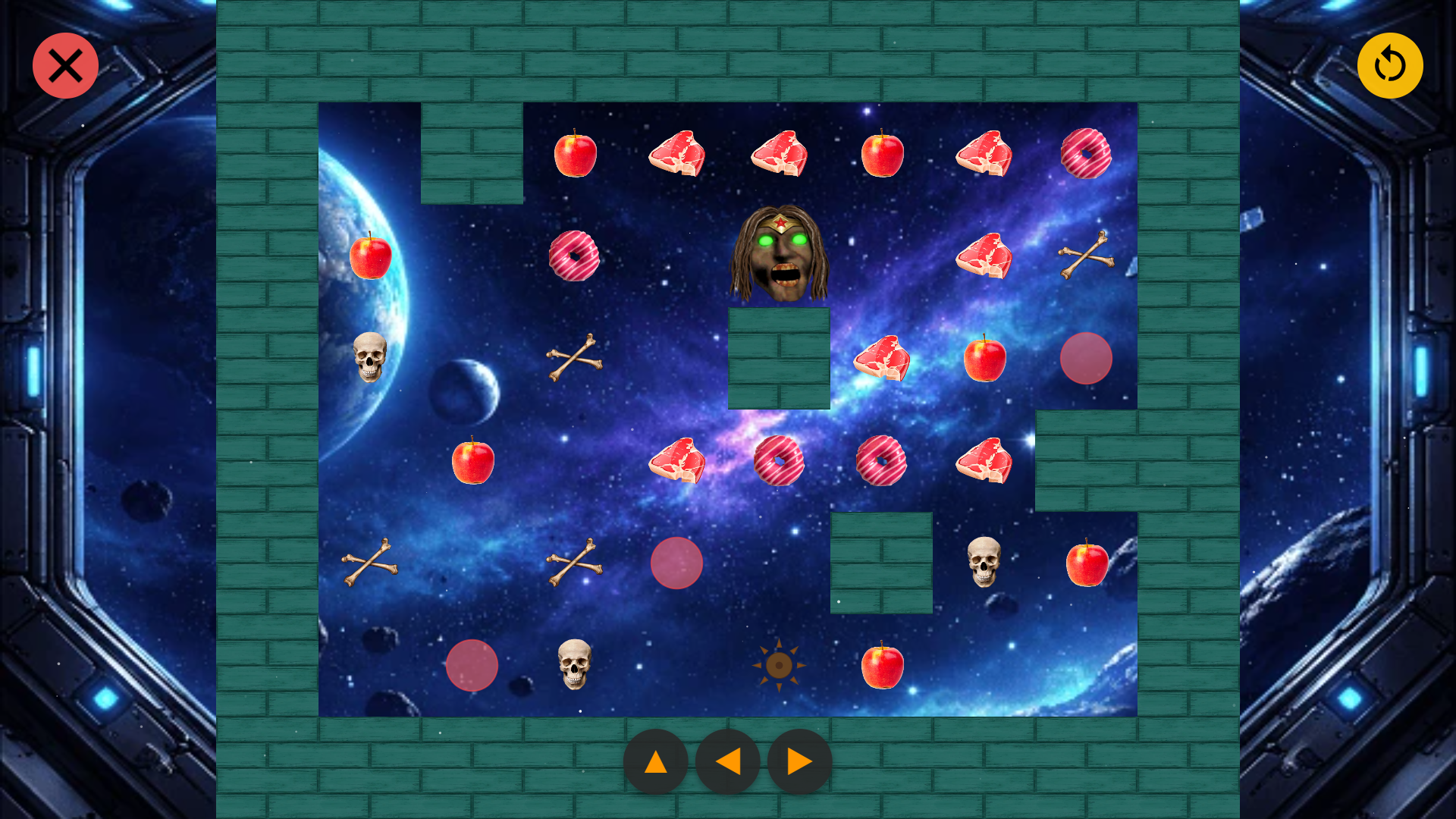Click the faded pink circle at the bottom-left
1456x819 pixels.
472,666
